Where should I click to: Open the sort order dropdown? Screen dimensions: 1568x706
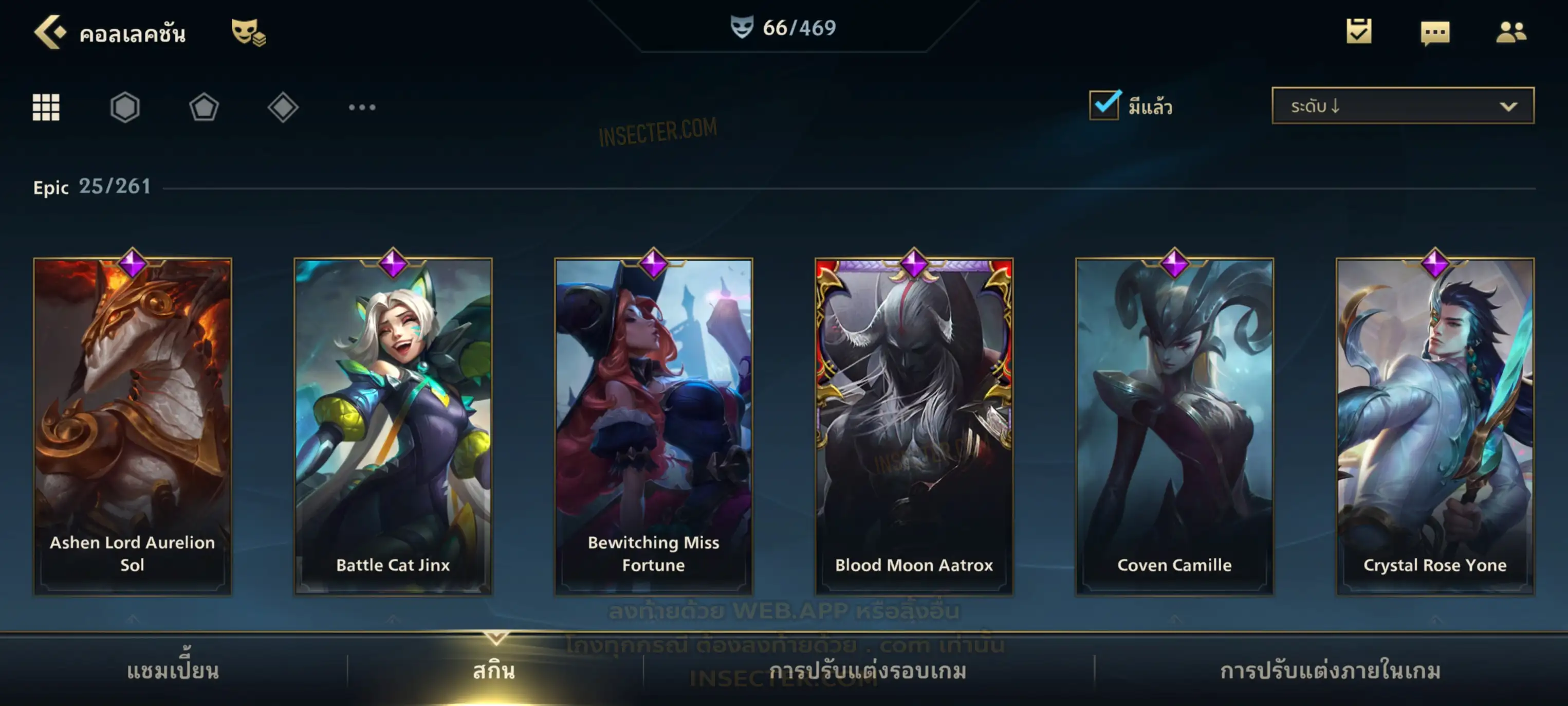tap(1403, 106)
